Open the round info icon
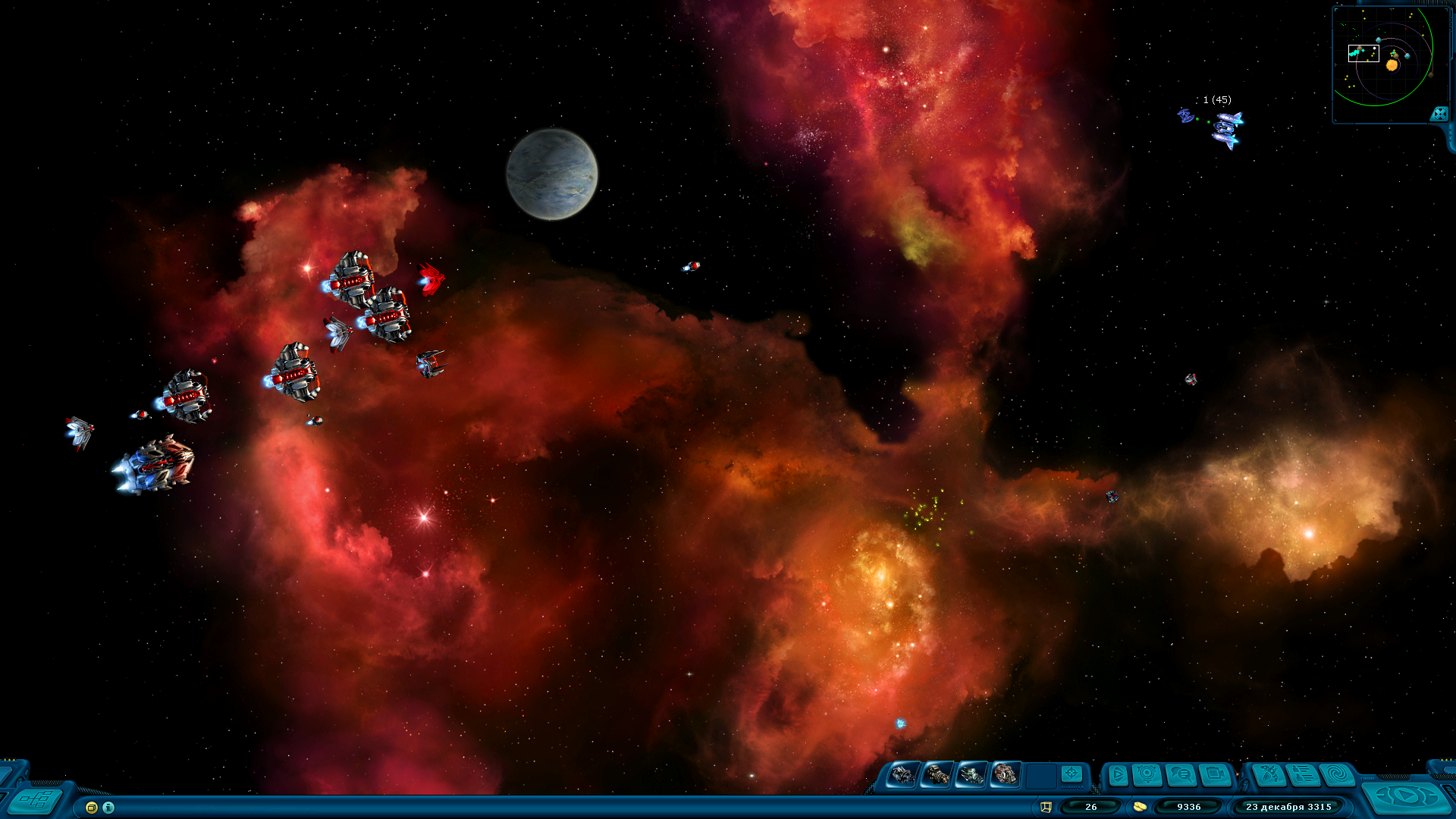Image resolution: width=1456 pixels, height=819 pixels. pos(108,808)
